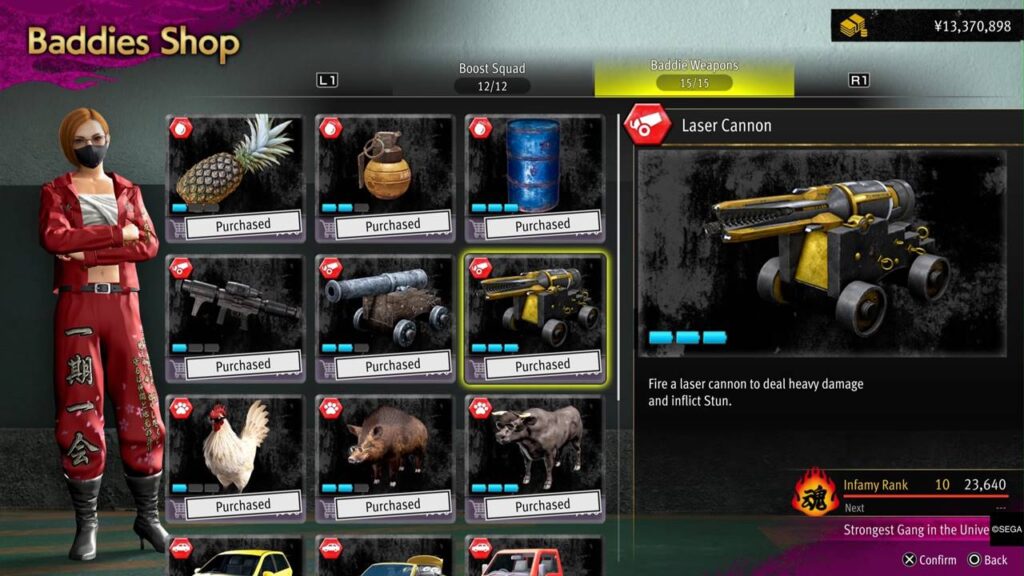The height and width of the screenshot is (576, 1024).
Task: Select the pineapple weapon tile
Action: tap(235, 178)
